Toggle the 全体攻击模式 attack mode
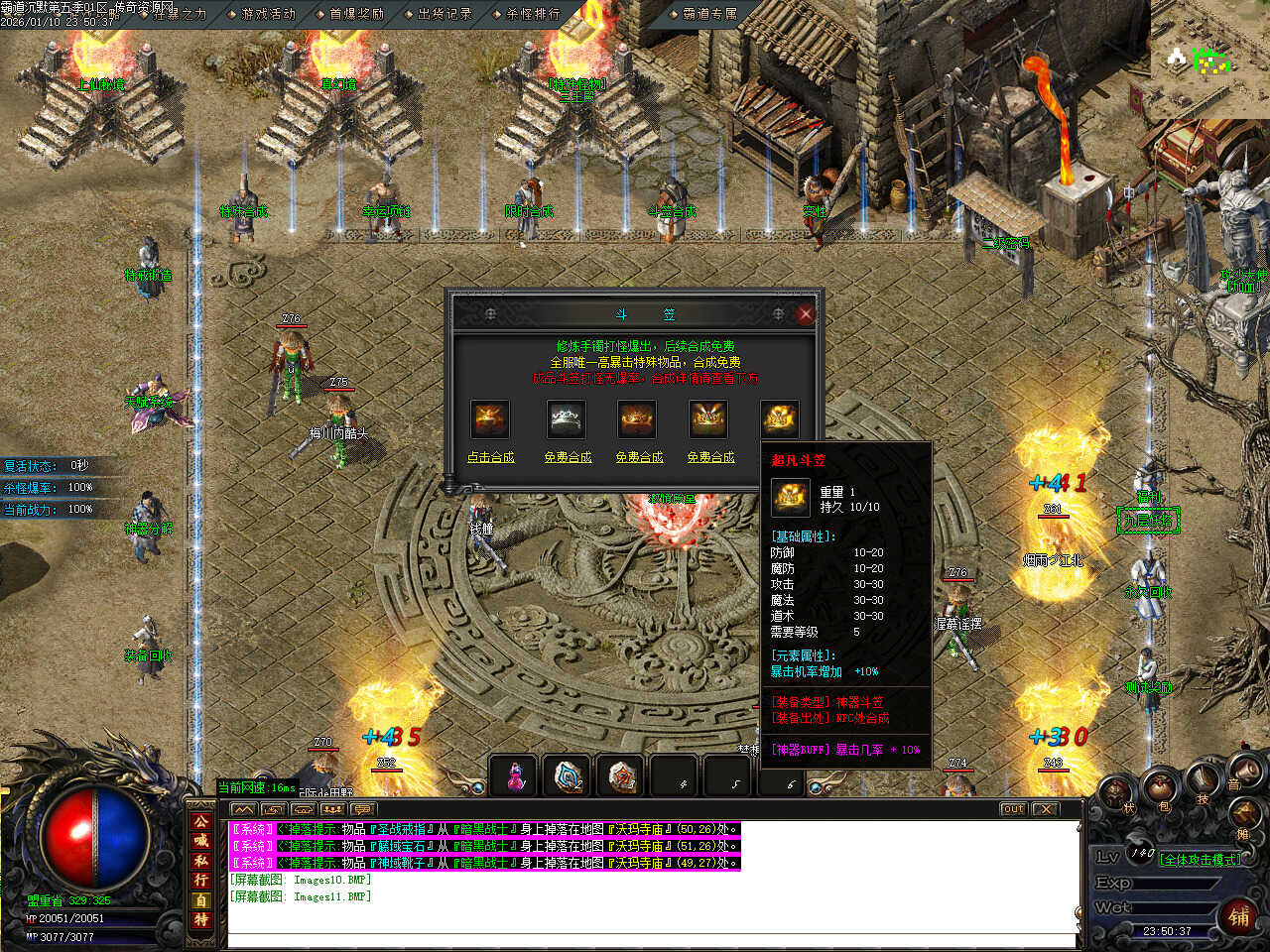Screen dimensions: 1270x952 tap(1201, 859)
